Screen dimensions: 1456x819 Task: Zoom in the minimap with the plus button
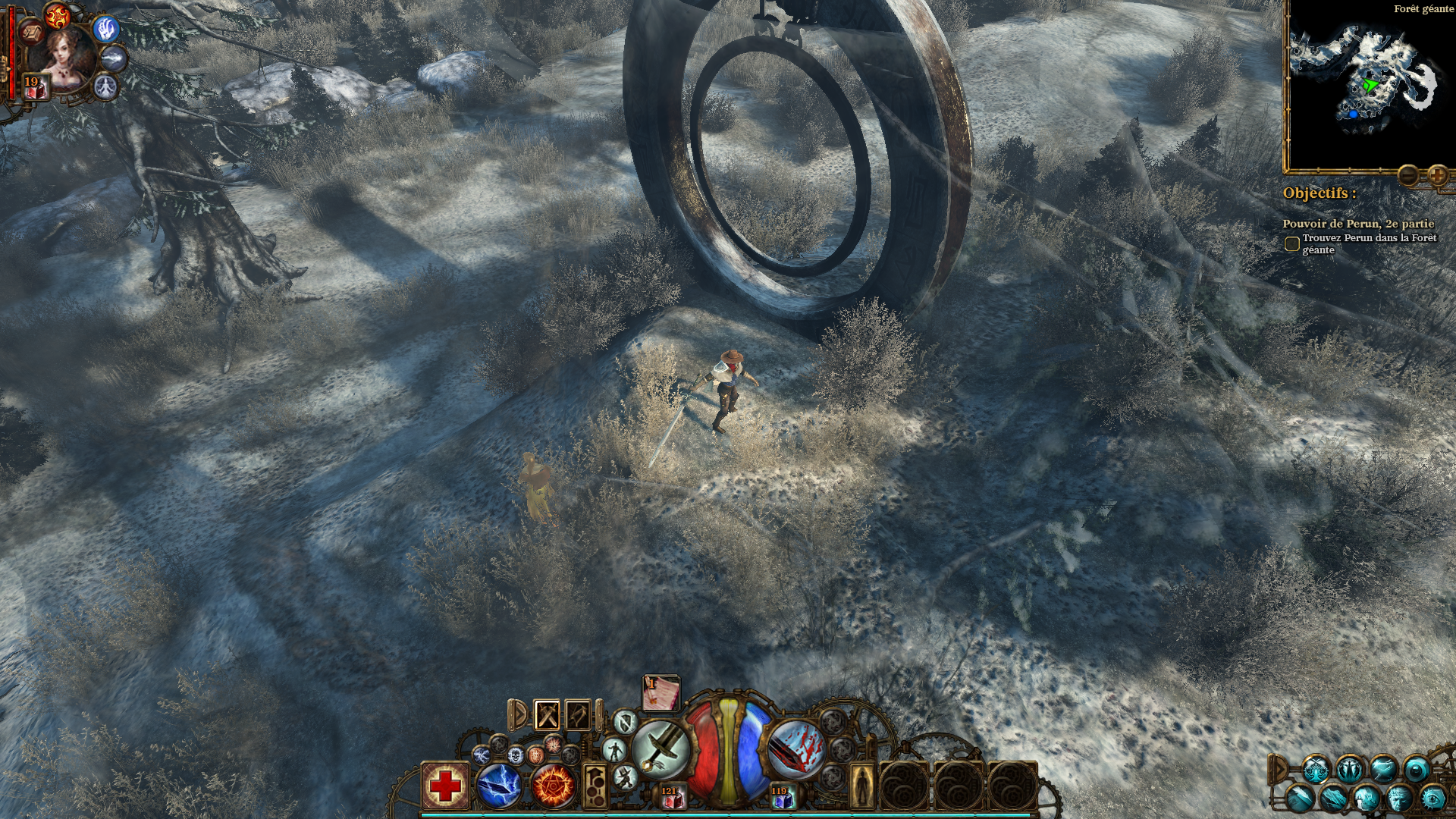point(1437,176)
